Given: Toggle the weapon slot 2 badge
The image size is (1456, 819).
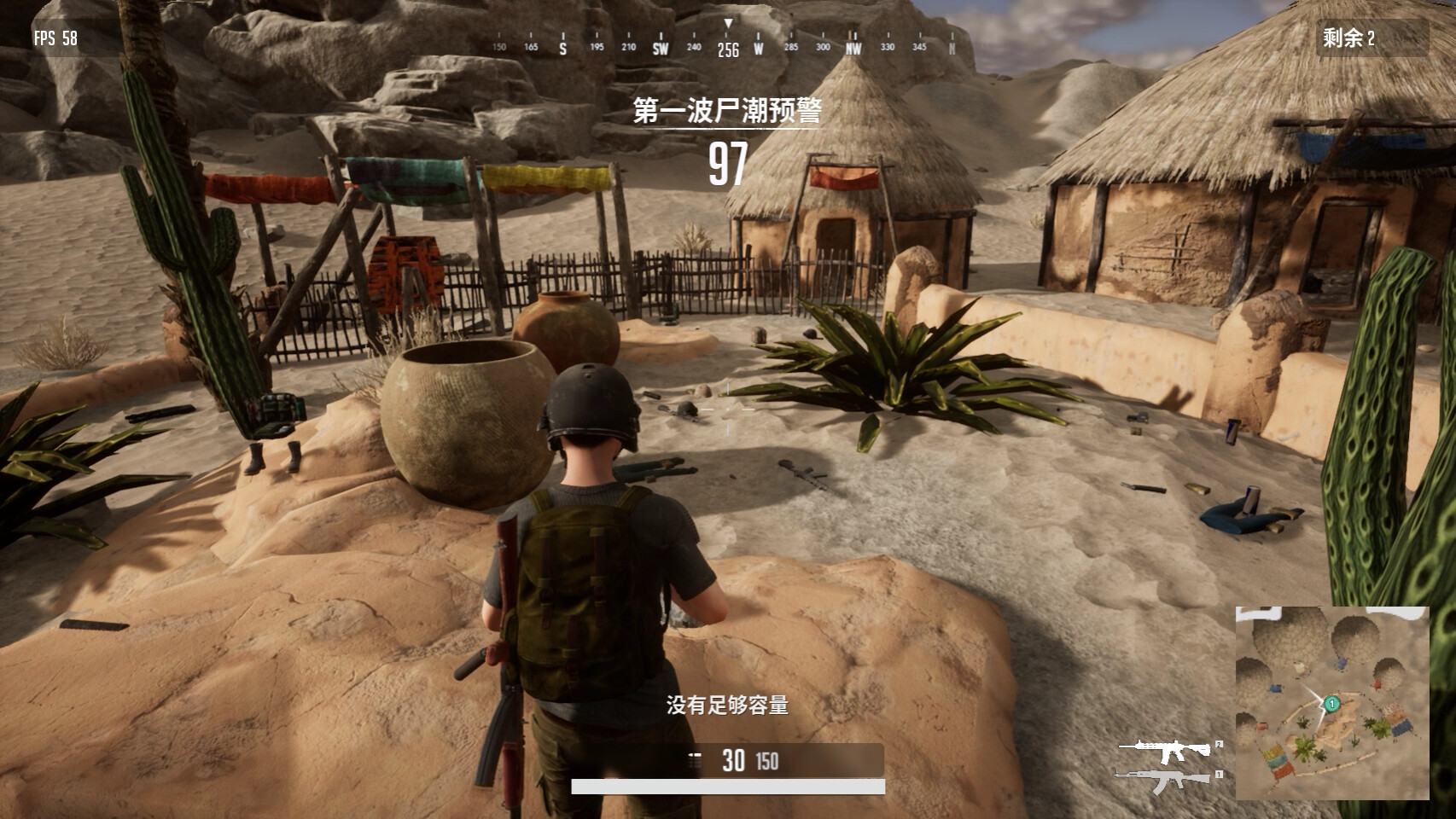Looking at the screenshot, I should click(1220, 745).
